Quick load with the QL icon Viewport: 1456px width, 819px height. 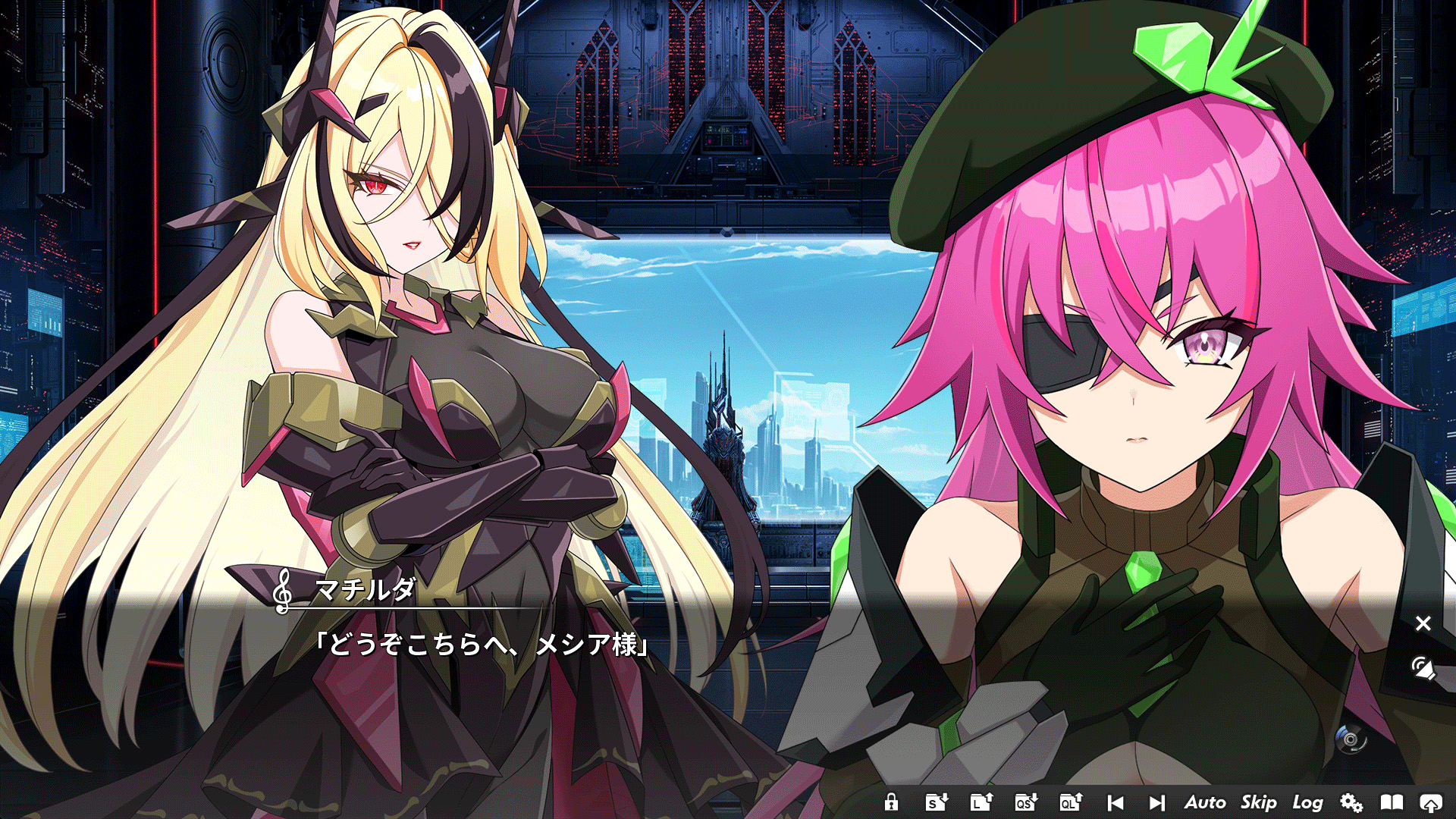coord(1071,802)
